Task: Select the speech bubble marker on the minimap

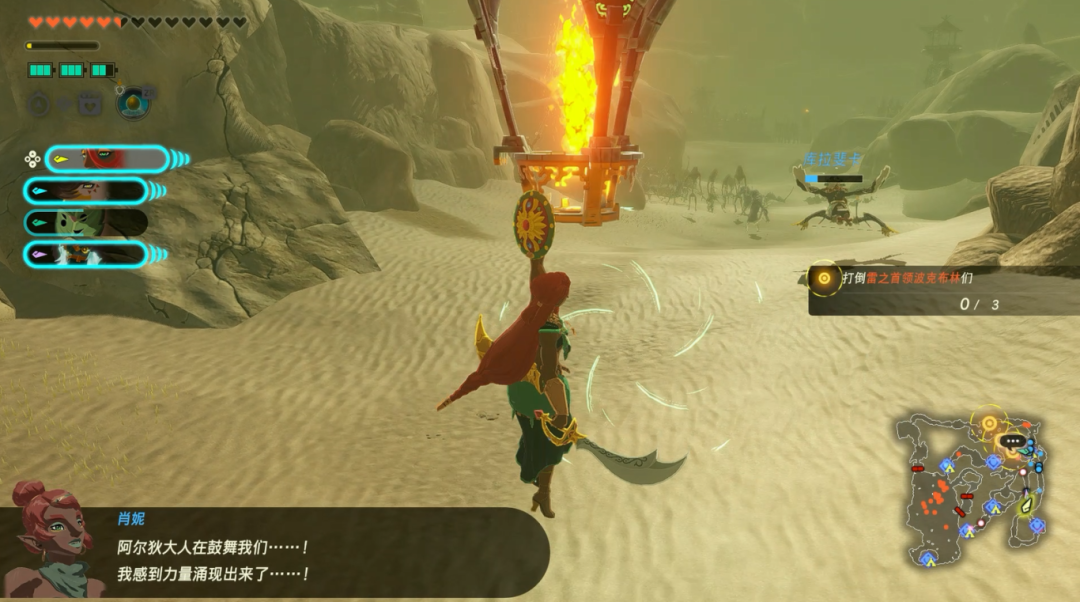Action: pyautogui.click(x=1013, y=441)
